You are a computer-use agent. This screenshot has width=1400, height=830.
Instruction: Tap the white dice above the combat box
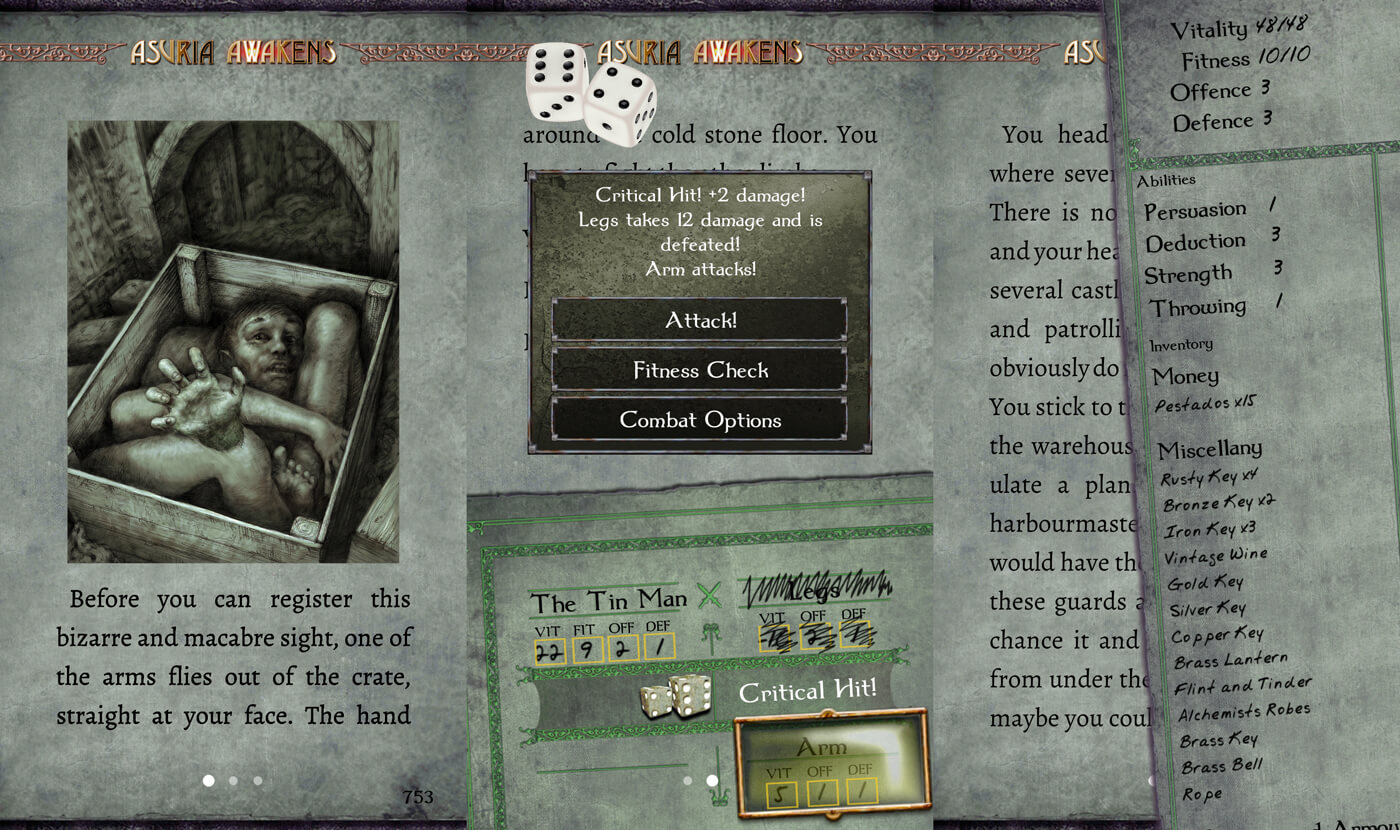pos(591,92)
